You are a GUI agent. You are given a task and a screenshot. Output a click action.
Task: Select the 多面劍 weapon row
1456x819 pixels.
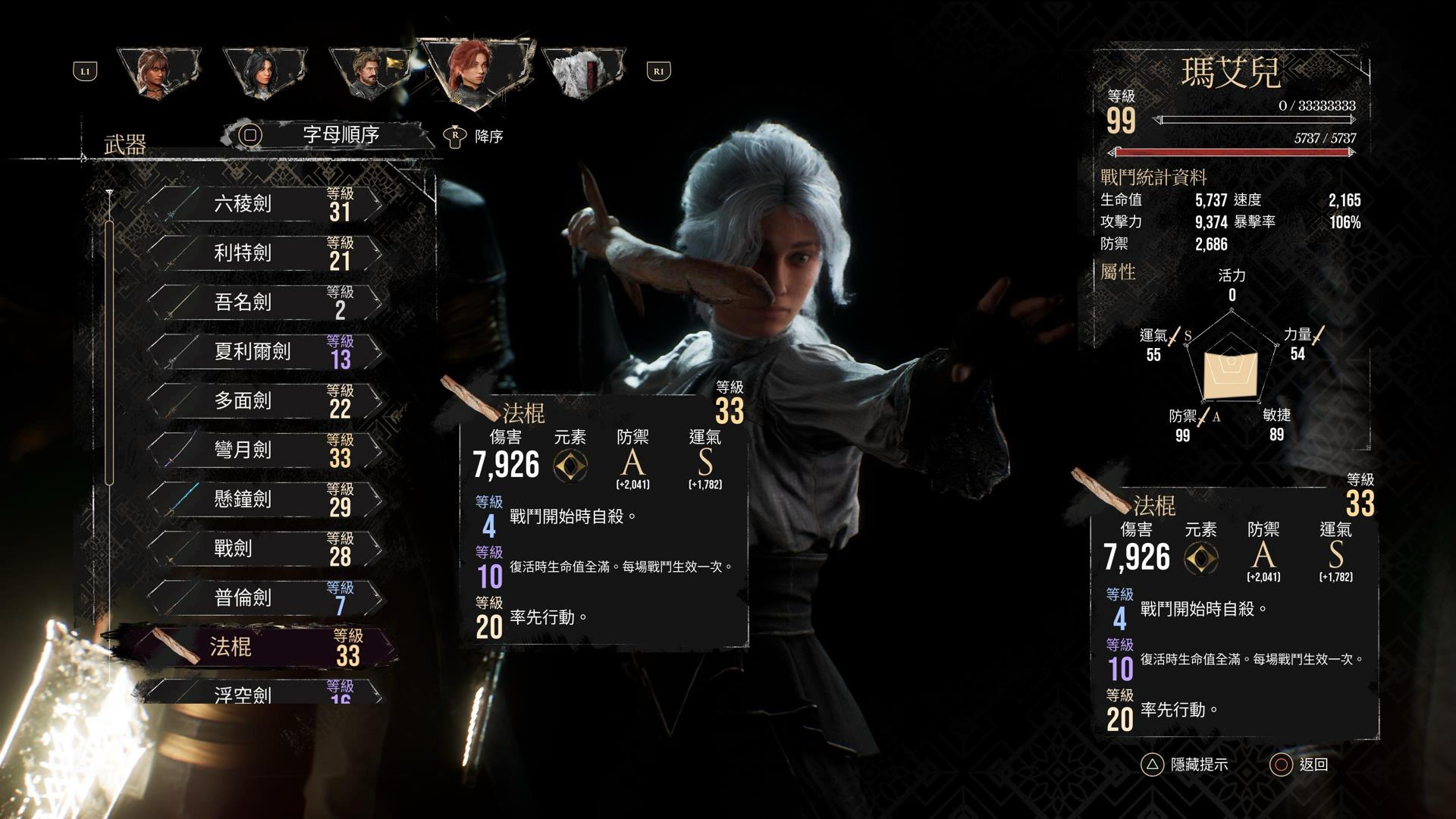pyautogui.click(x=262, y=401)
